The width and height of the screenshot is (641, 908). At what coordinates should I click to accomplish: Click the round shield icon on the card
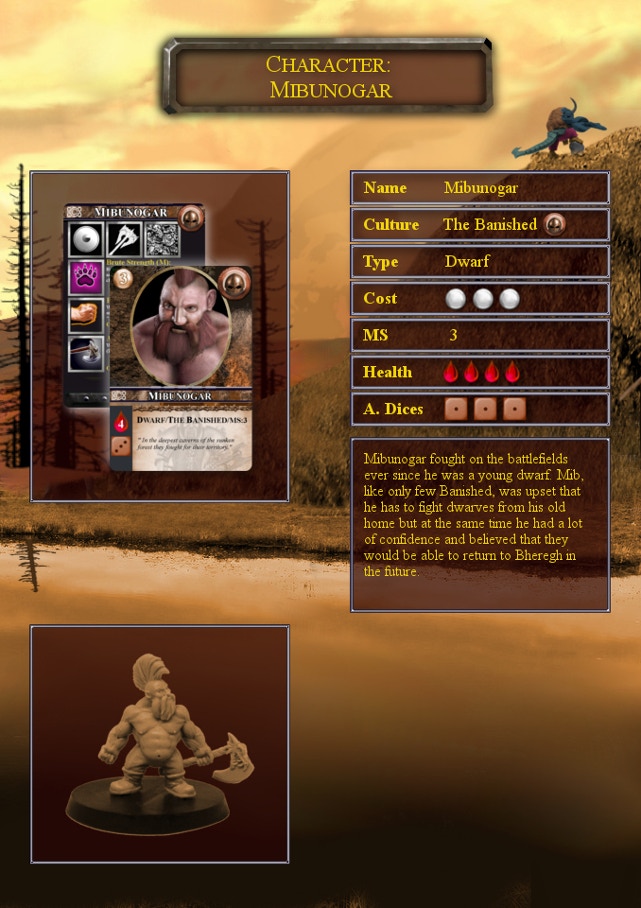86,240
